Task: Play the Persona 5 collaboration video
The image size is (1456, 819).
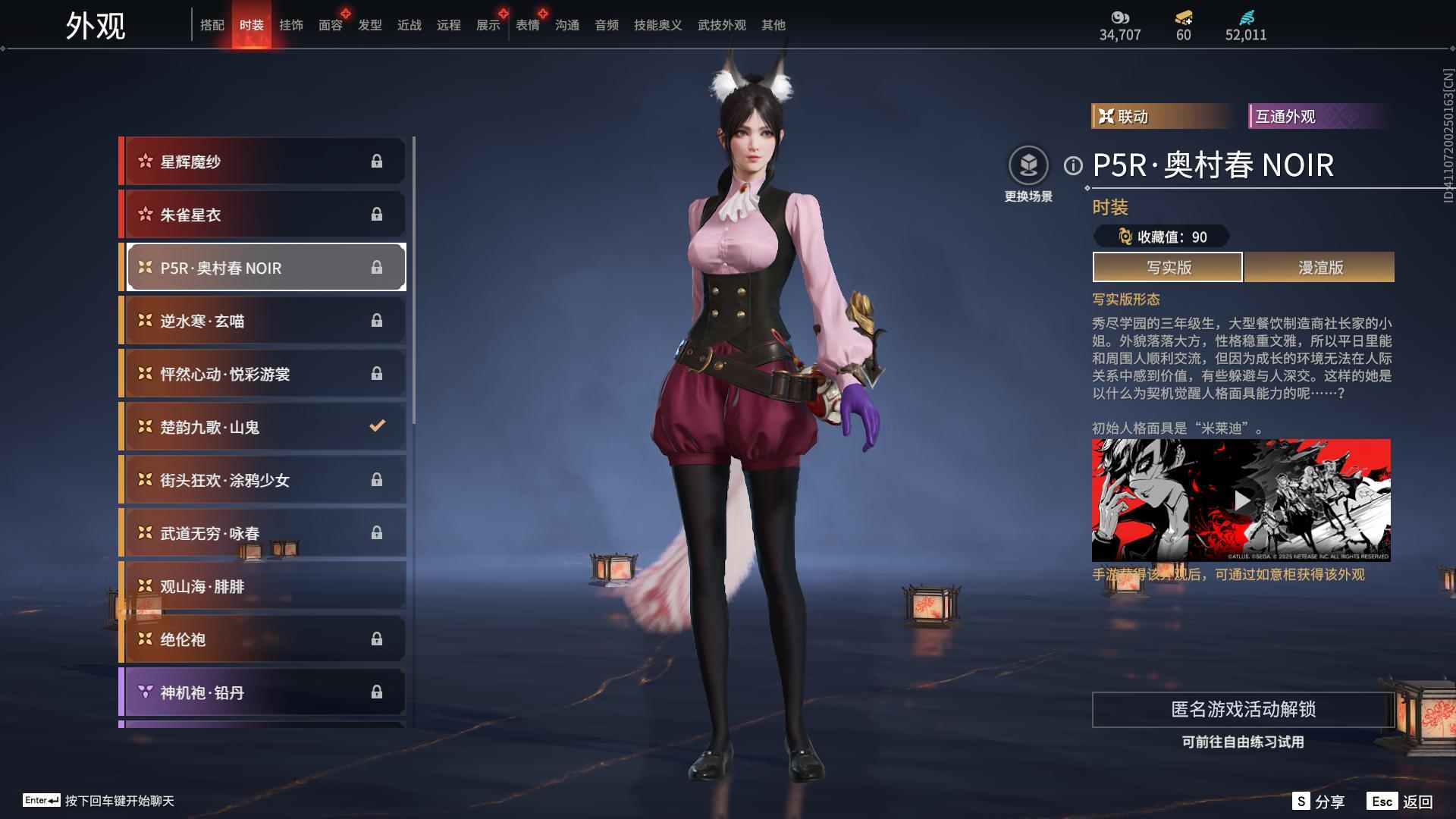Action: point(1241,500)
